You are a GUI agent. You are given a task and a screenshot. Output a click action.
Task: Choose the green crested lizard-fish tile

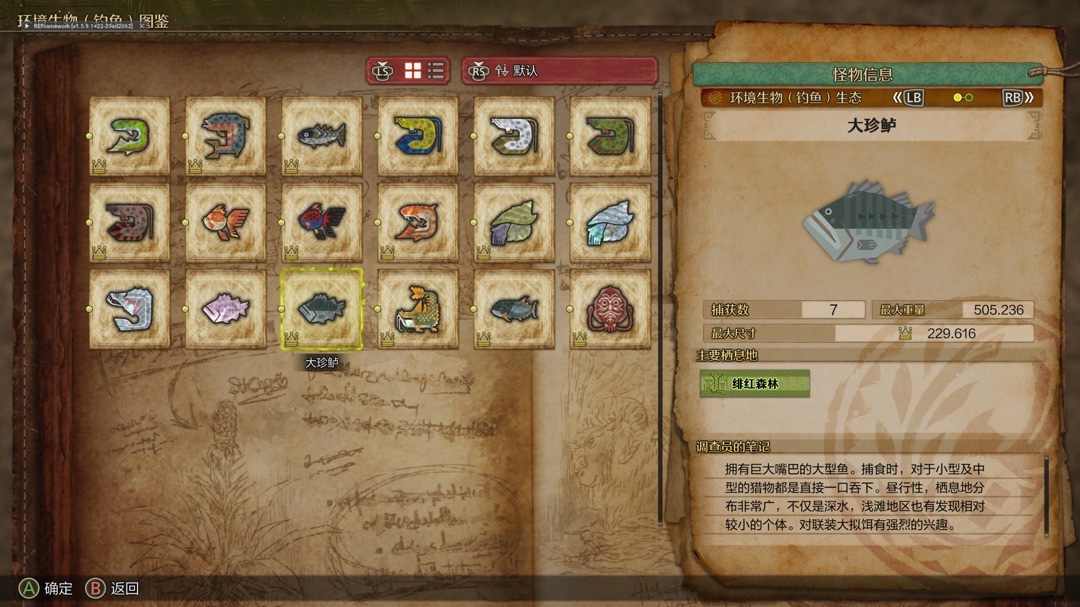418,308
